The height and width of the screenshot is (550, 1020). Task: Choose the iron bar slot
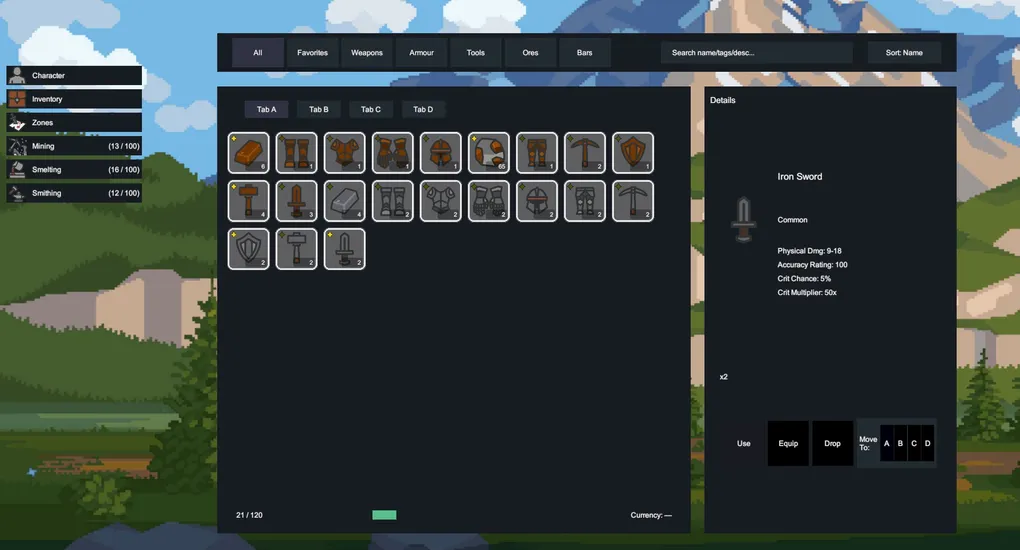coord(345,201)
